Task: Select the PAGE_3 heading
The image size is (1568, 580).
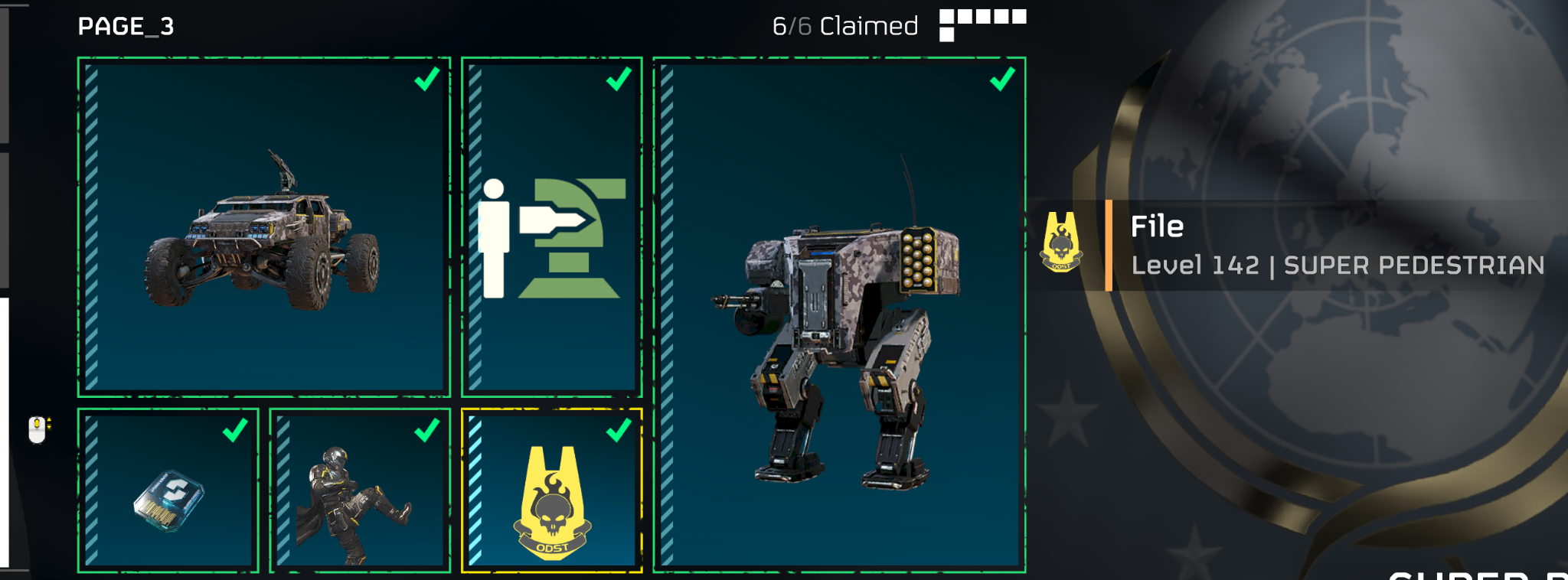Action: coord(124,25)
